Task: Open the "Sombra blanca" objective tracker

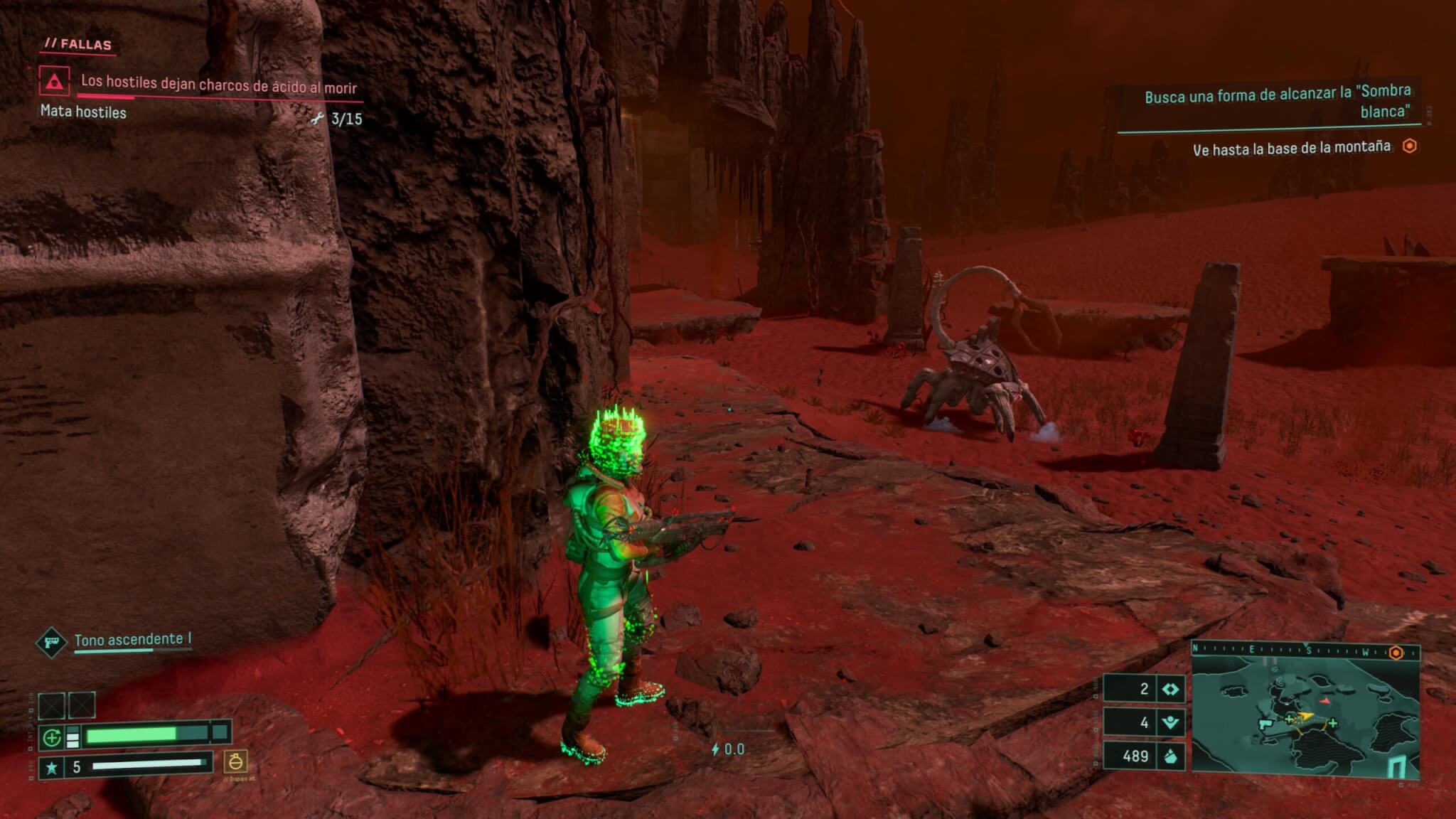Action: click(x=1277, y=101)
